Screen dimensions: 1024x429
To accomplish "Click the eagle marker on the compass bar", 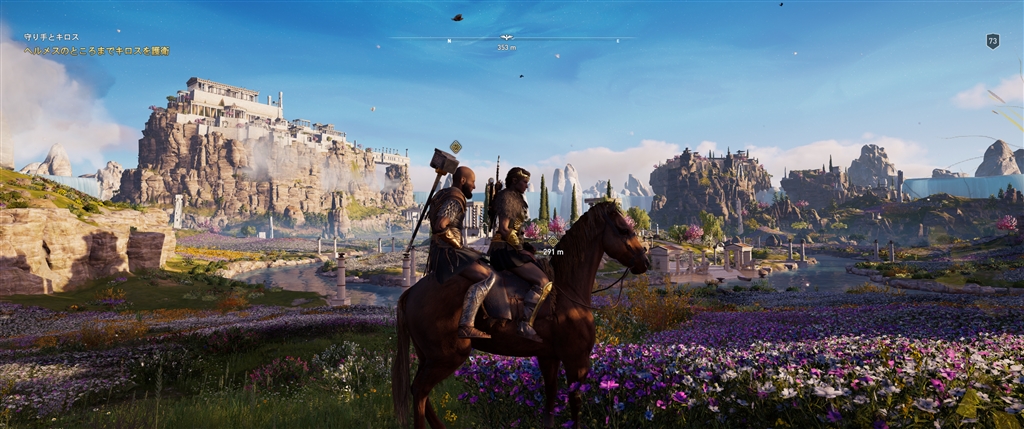I will pos(507,38).
